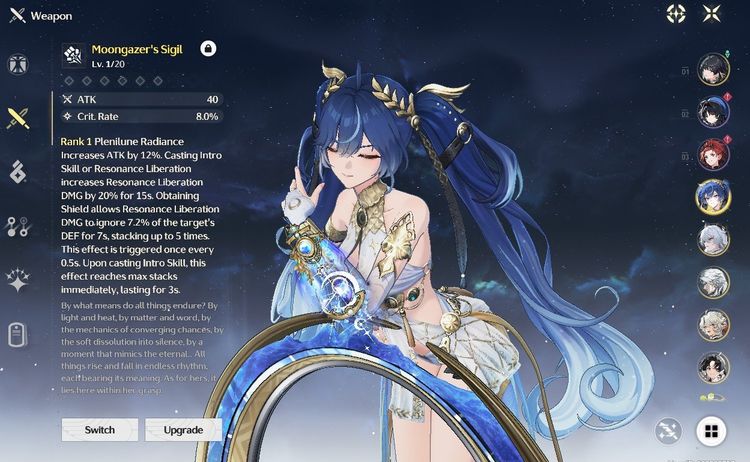Open the four-square grid character list

(712, 431)
